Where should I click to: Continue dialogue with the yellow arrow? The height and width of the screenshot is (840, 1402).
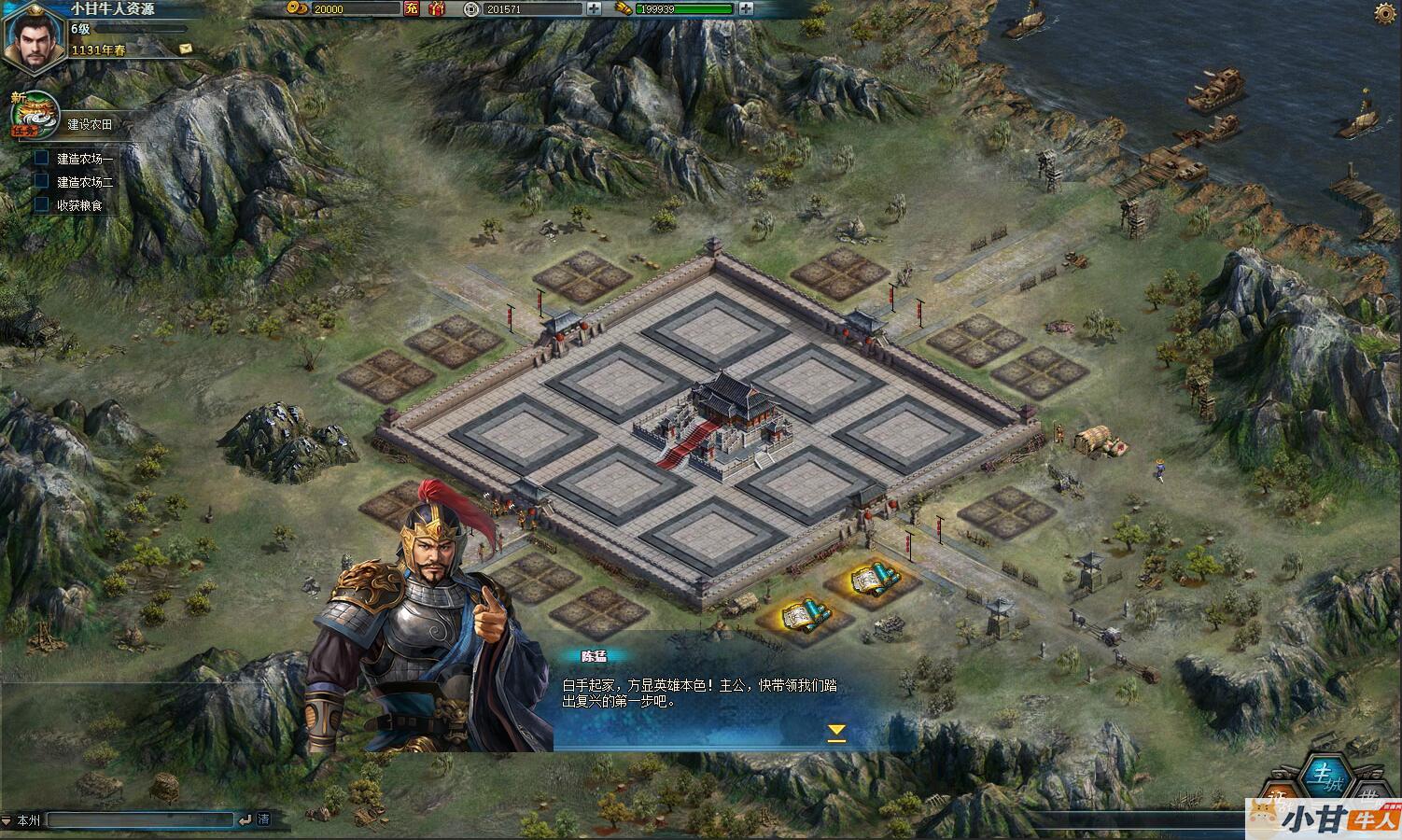836,732
